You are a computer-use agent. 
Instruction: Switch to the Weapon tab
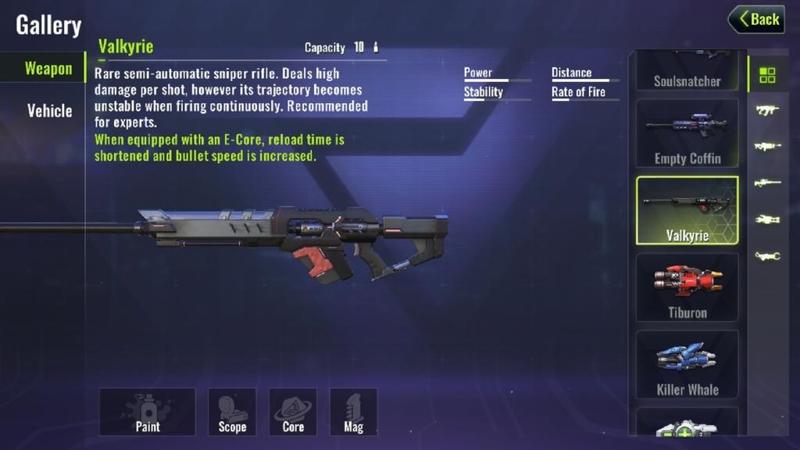coord(48,69)
